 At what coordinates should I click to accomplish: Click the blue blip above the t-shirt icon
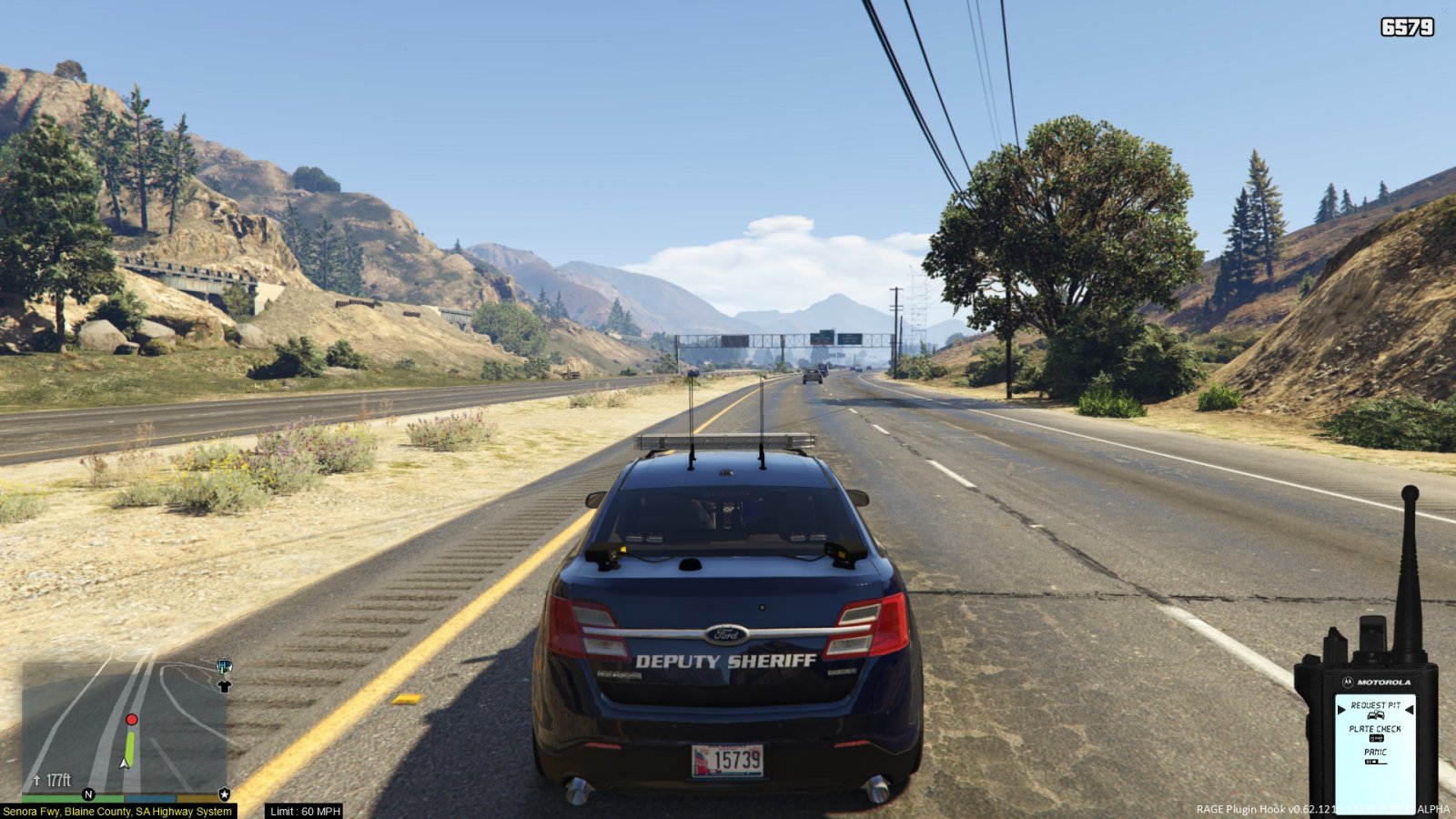(x=224, y=666)
